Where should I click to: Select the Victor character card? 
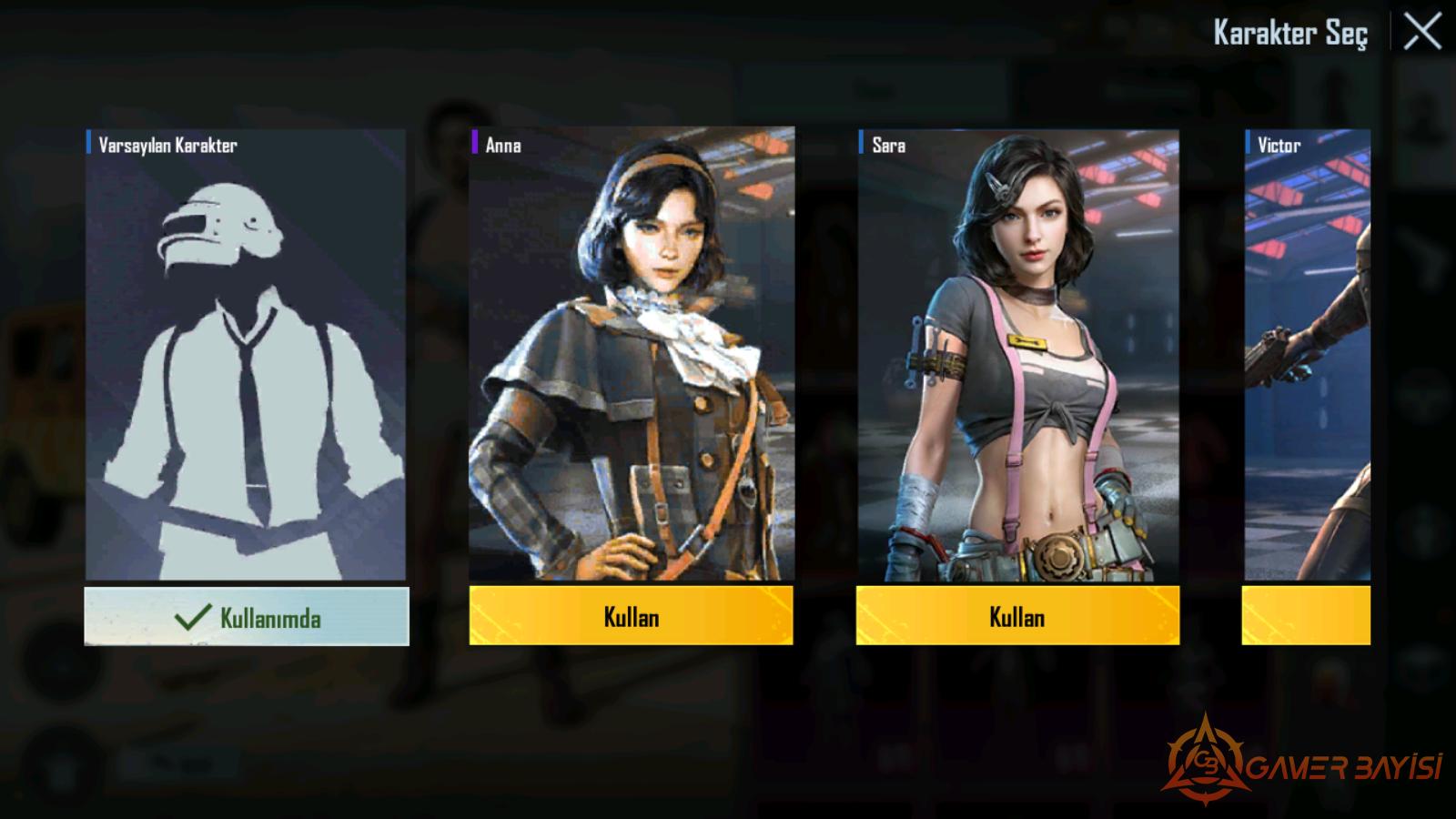[x=1307, y=355]
